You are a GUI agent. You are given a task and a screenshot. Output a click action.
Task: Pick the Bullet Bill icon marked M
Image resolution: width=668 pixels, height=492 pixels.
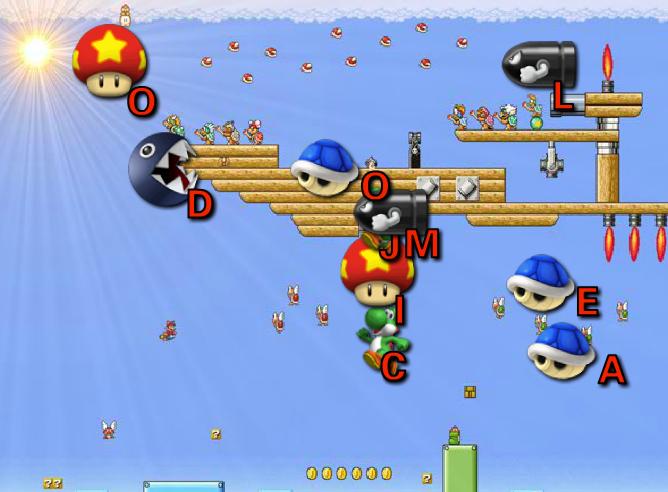point(391,214)
